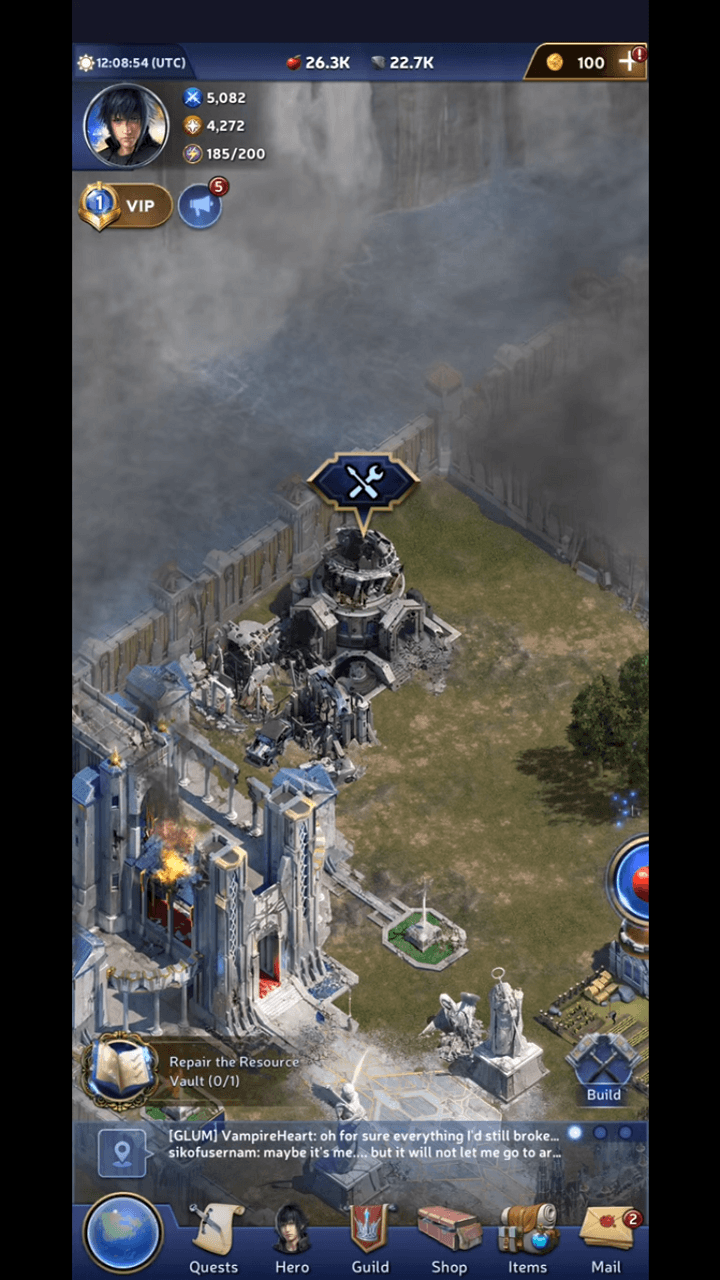Screen dimensions: 720x1280
Task: Add gold with the plus button
Action: [628, 62]
